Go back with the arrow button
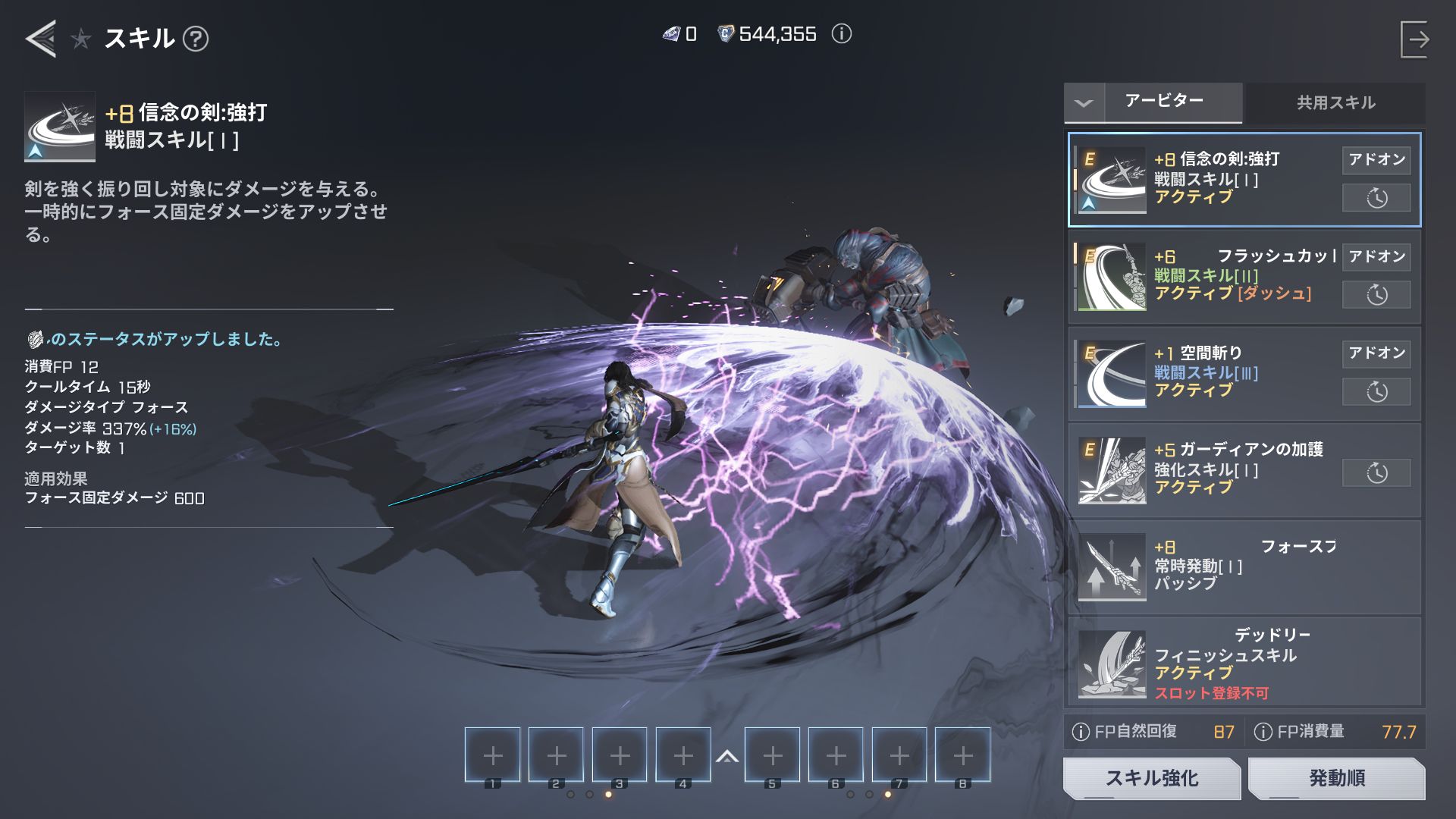The image size is (1456, 819). [41, 38]
